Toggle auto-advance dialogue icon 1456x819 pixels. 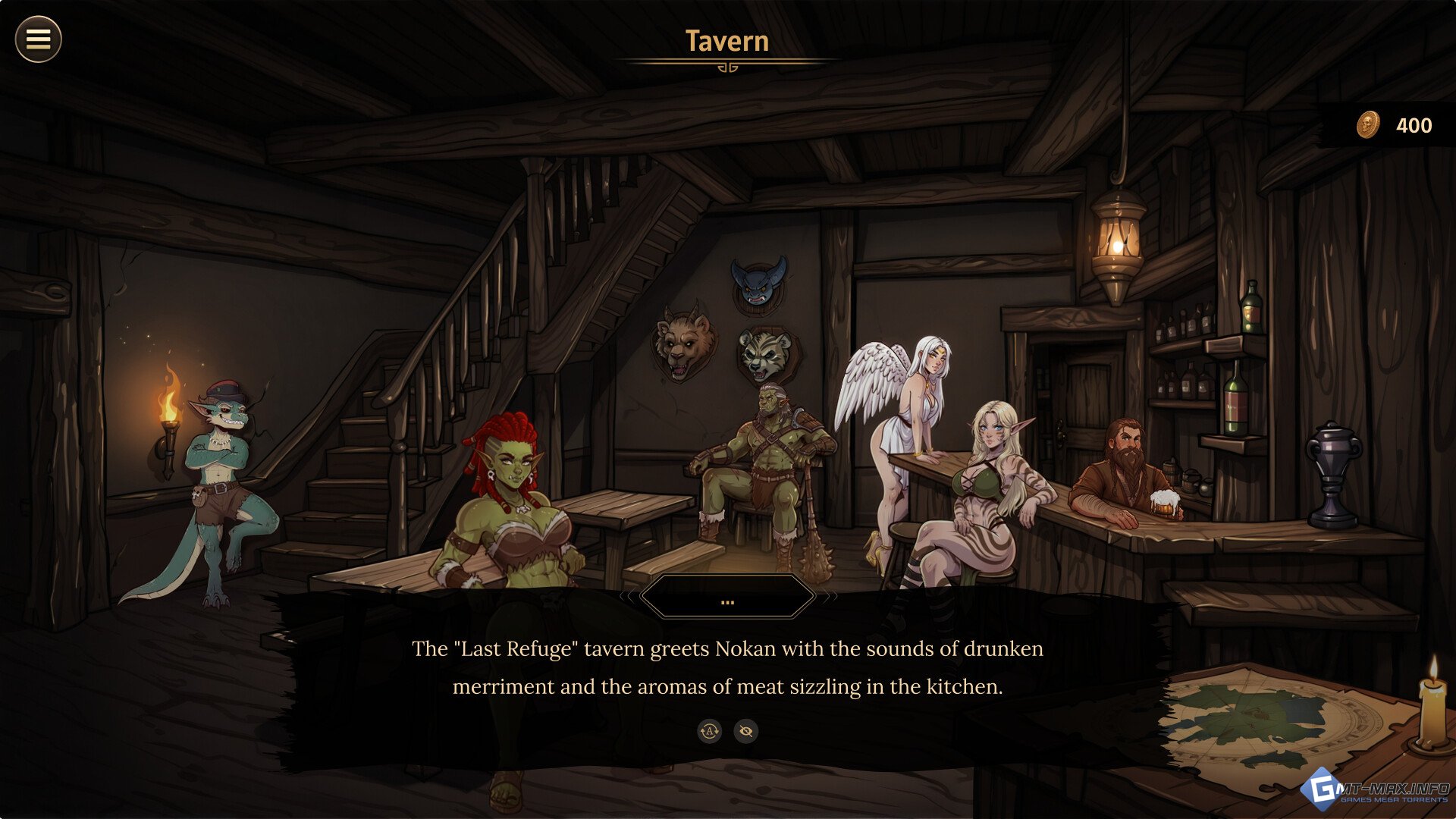point(710,731)
